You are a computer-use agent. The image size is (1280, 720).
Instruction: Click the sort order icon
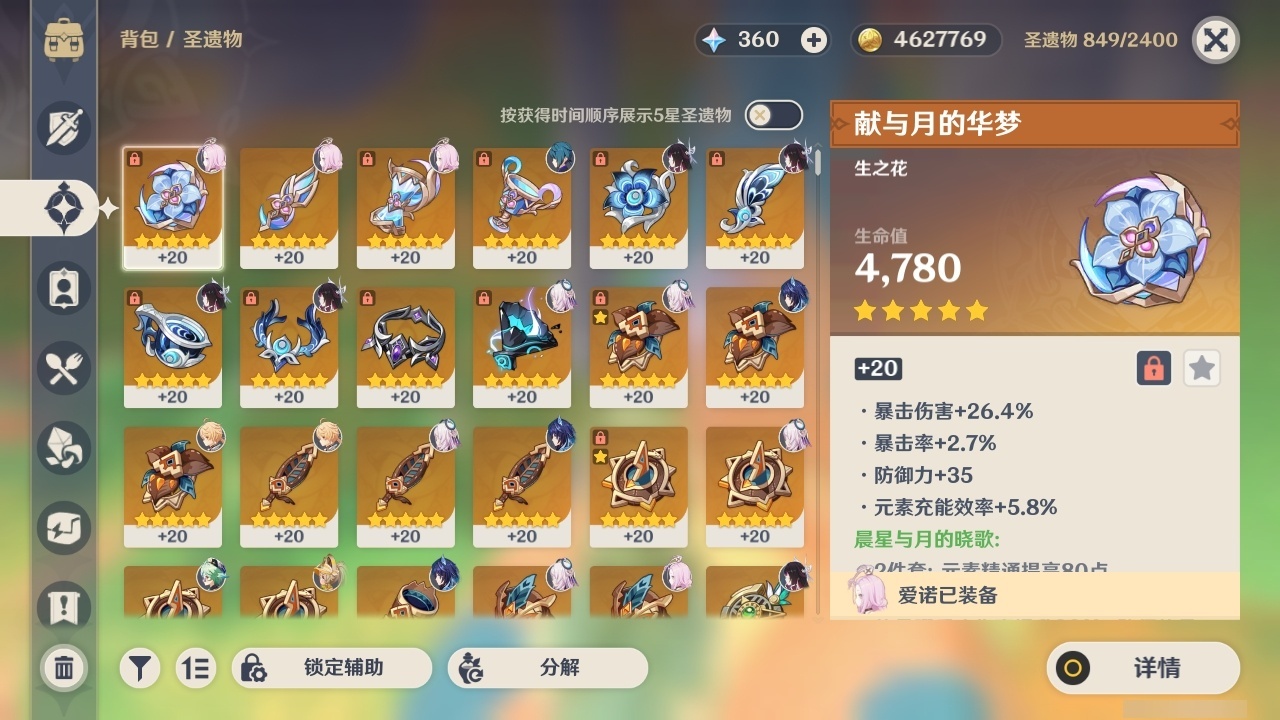tap(196, 668)
